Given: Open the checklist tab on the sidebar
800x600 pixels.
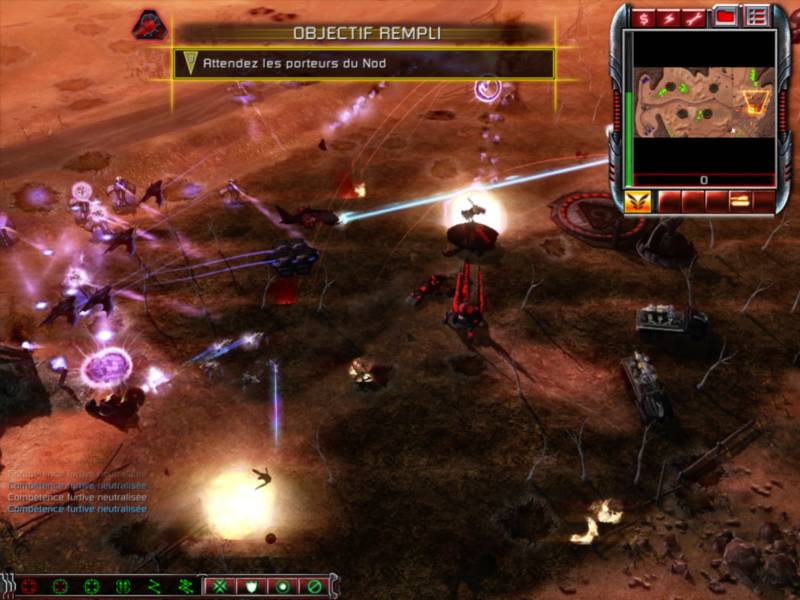Looking at the screenshot, I should click(757, 17).
